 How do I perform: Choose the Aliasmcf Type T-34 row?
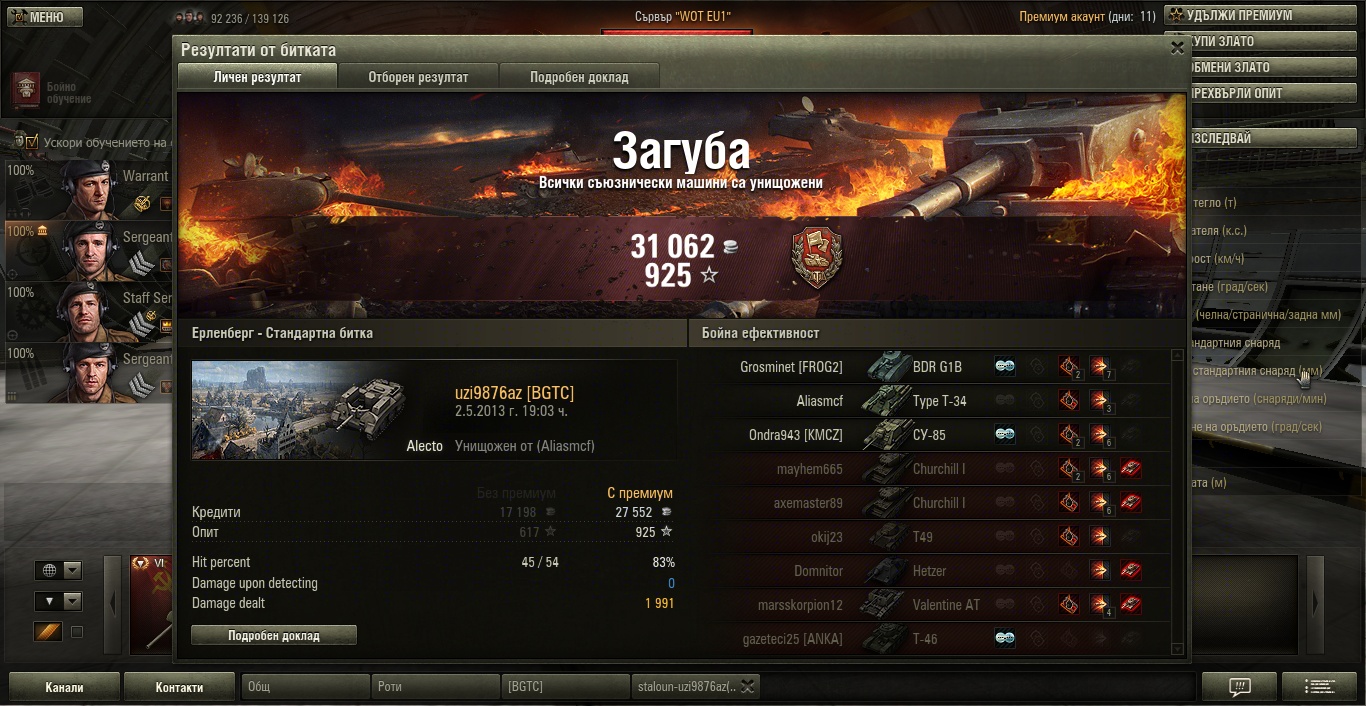[930, 401]
